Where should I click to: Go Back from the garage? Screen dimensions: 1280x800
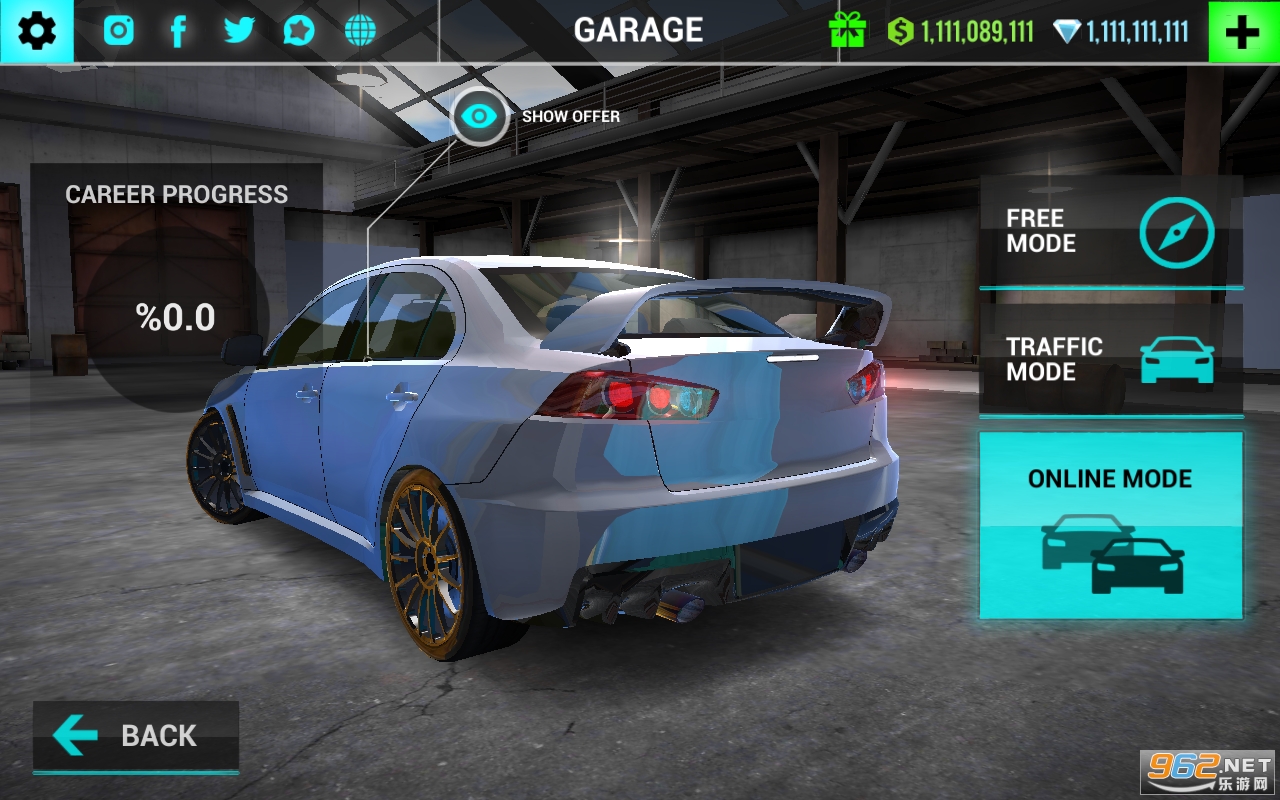[136, 737]
